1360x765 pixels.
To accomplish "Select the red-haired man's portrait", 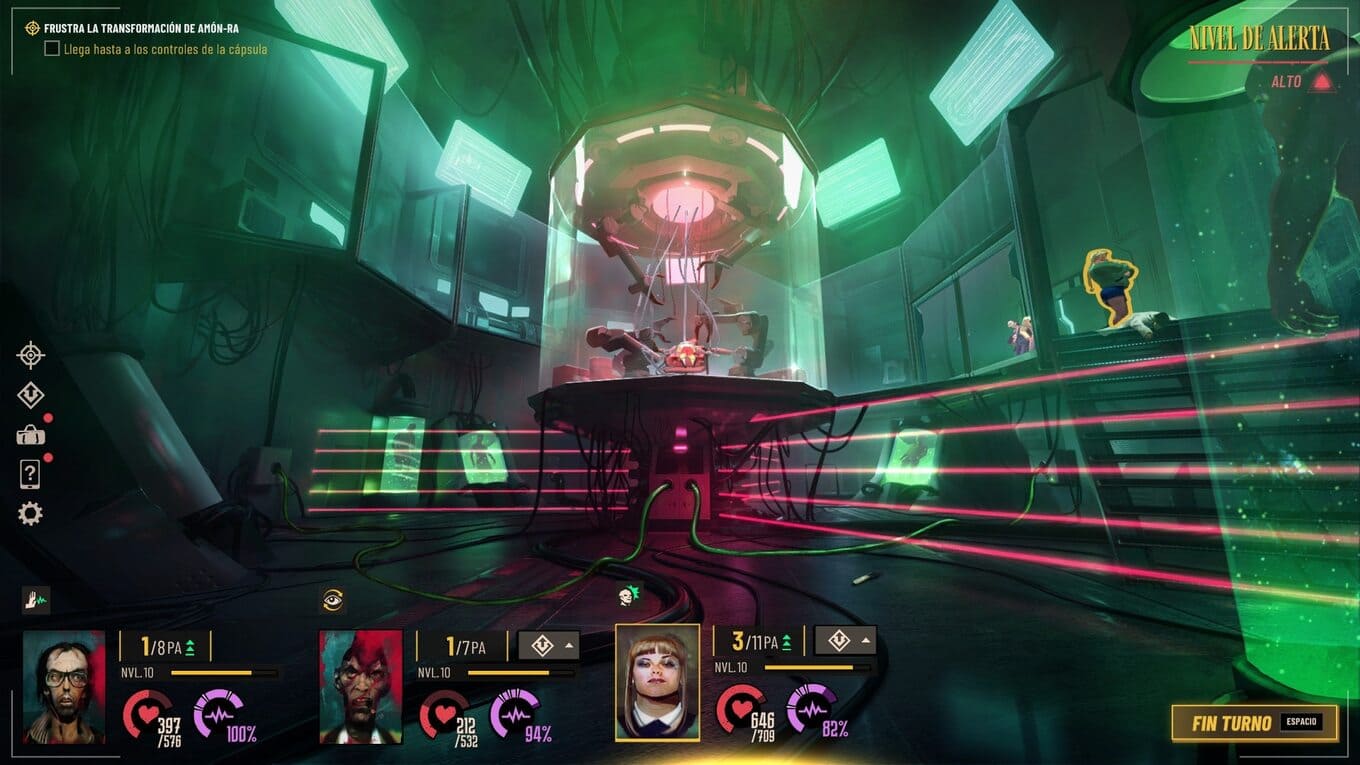I will 361,686.
